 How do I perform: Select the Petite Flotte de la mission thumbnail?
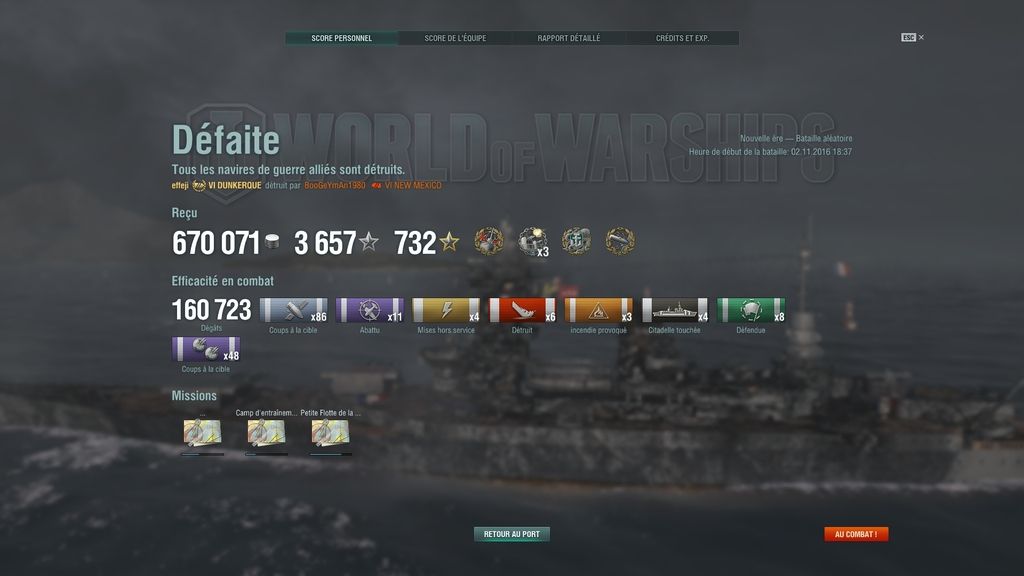[330, 433]
